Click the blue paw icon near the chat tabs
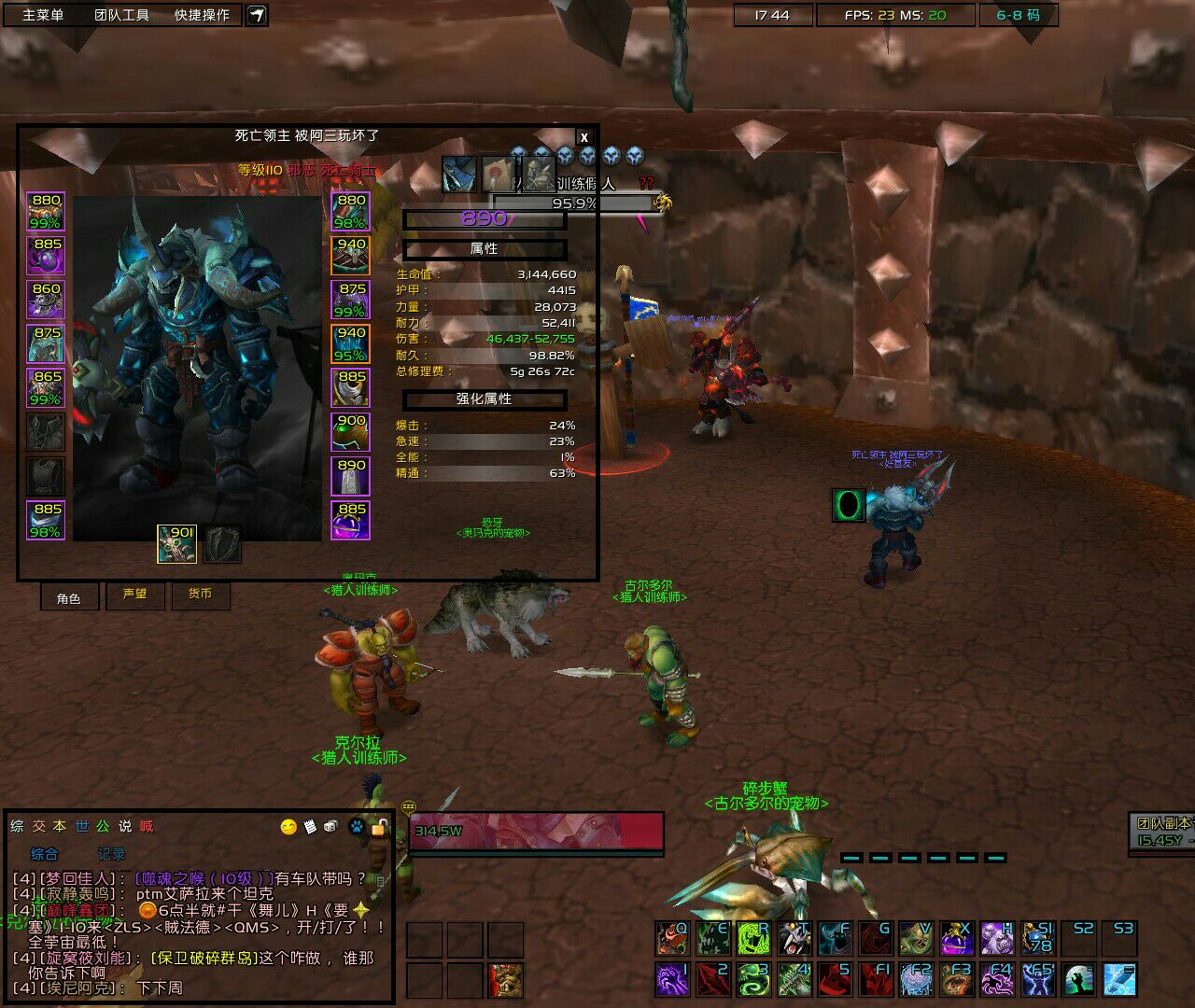Screen dimensions: 1195x1008 (x=355, y=826)
